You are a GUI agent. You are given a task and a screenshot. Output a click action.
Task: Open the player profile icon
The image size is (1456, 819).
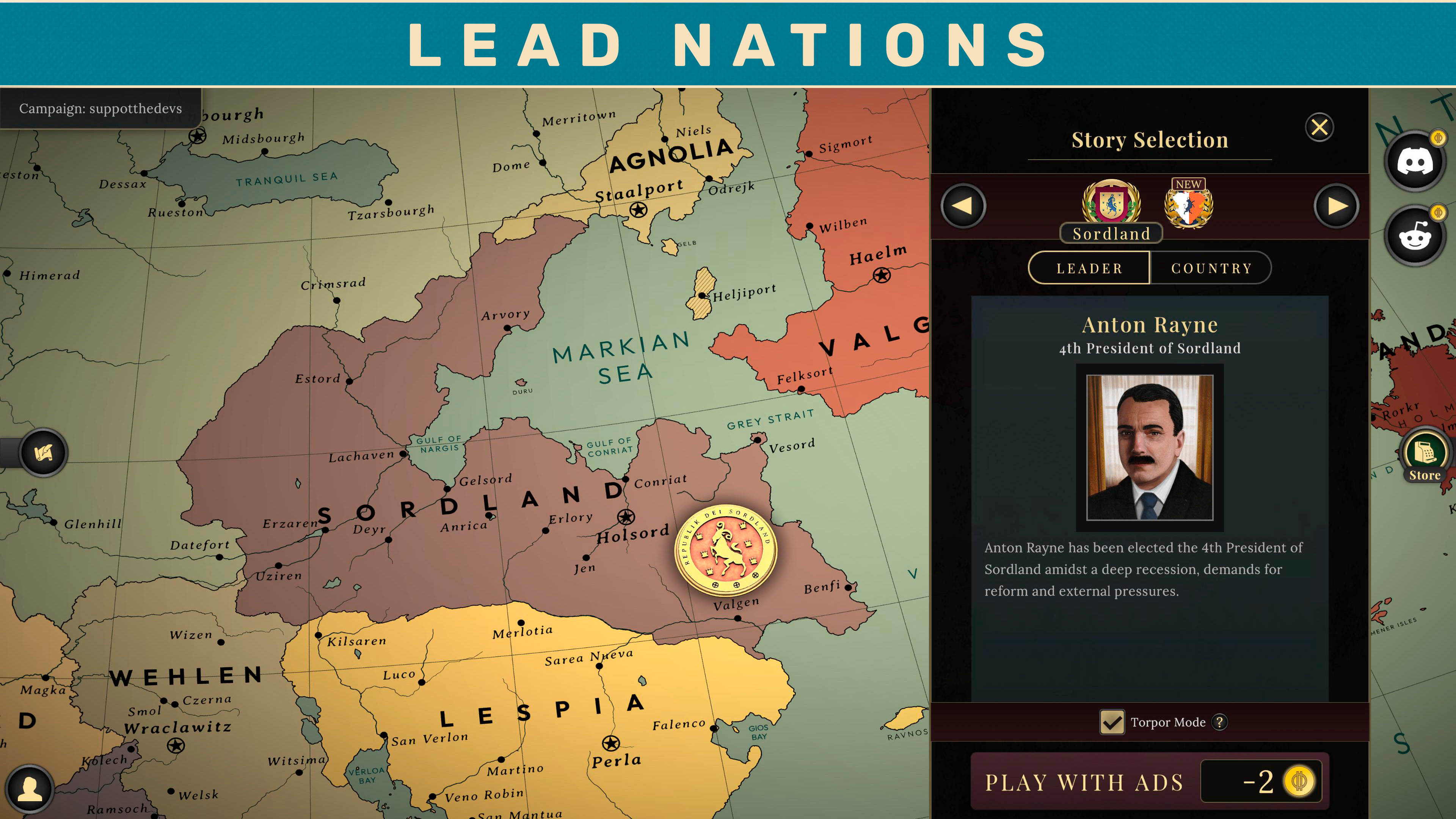pos(31,789)
